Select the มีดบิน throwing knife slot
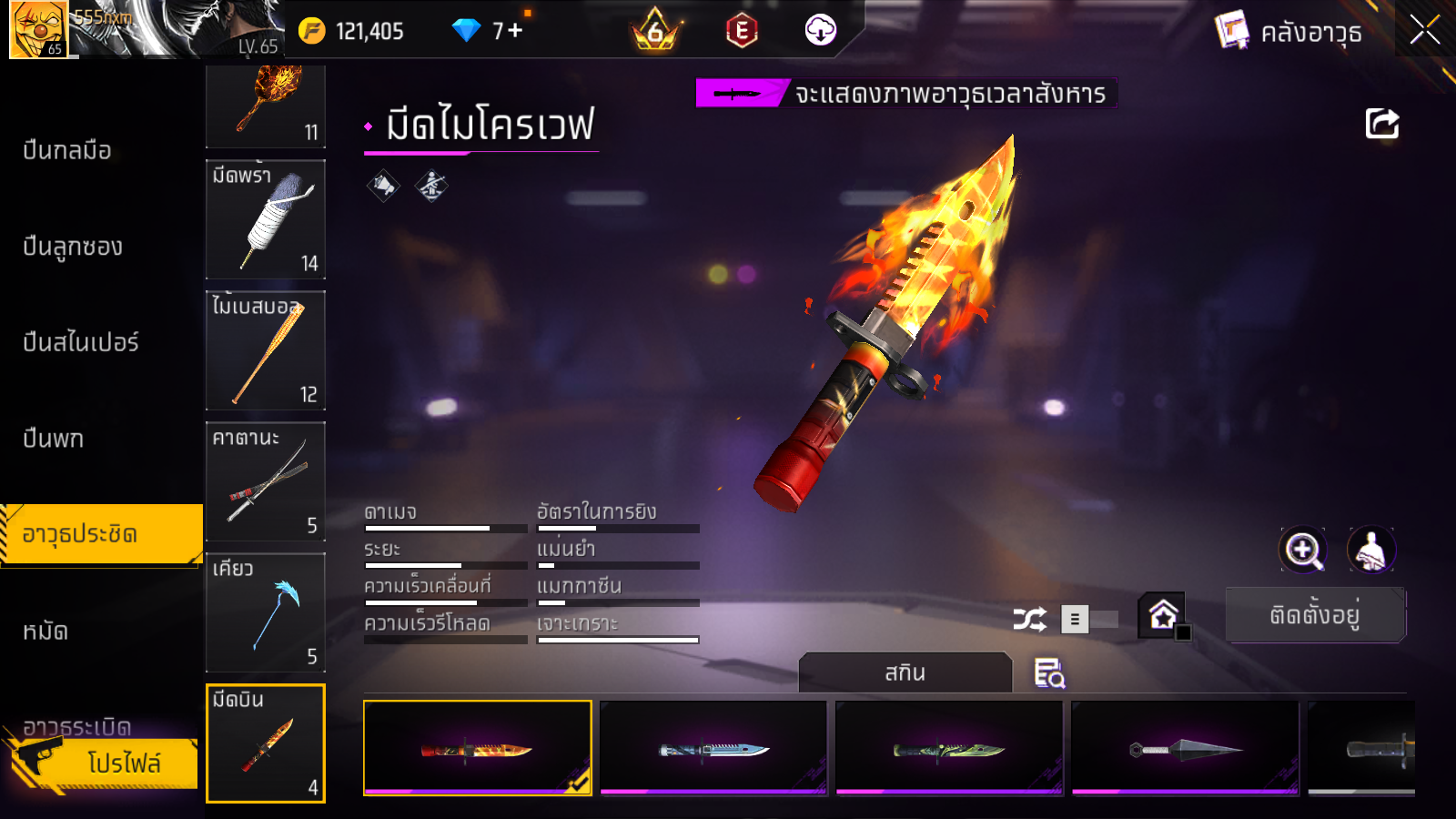 click(266, 743)
